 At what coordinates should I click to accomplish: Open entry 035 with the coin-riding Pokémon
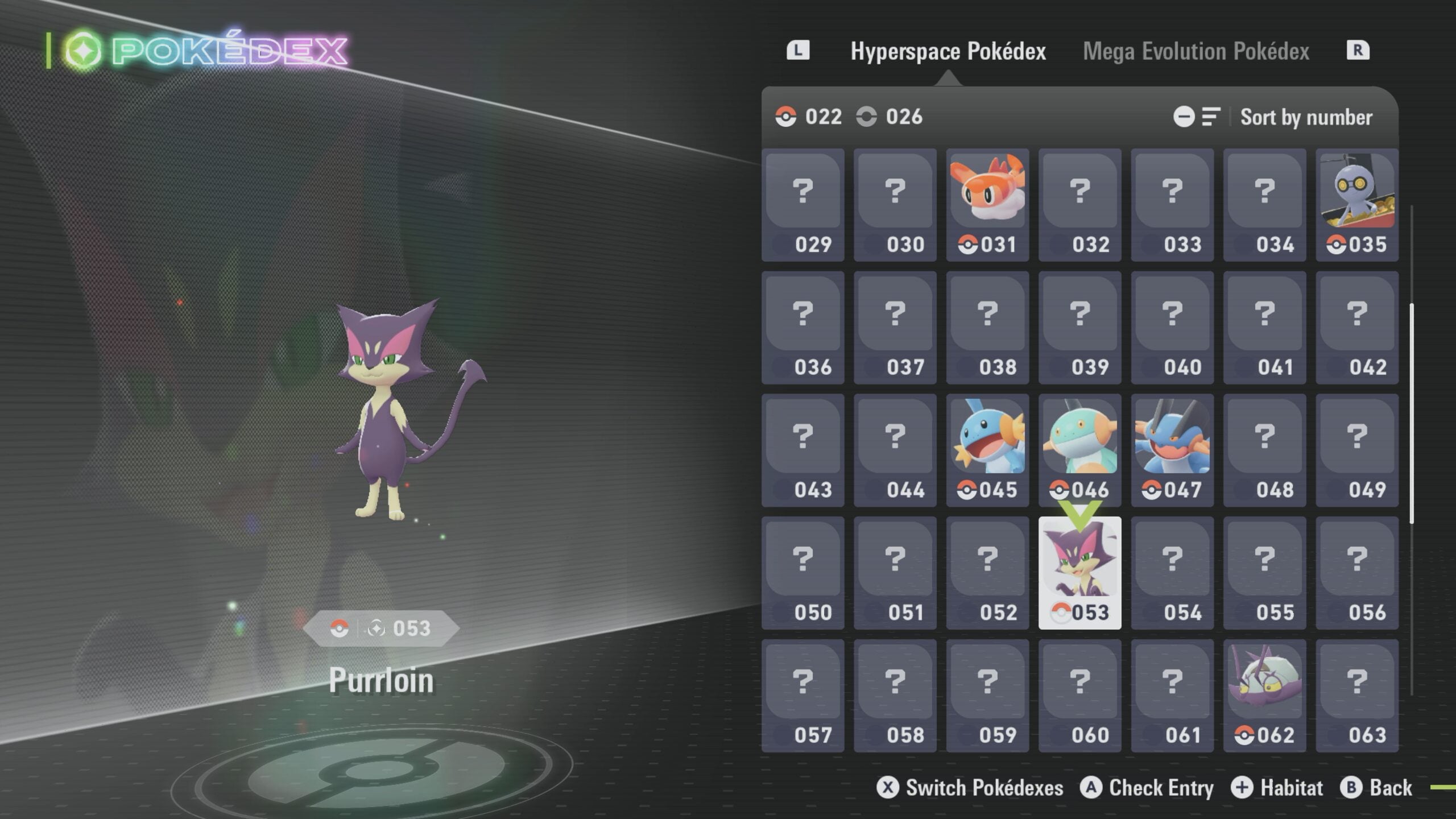click(x=1357, y=205)
